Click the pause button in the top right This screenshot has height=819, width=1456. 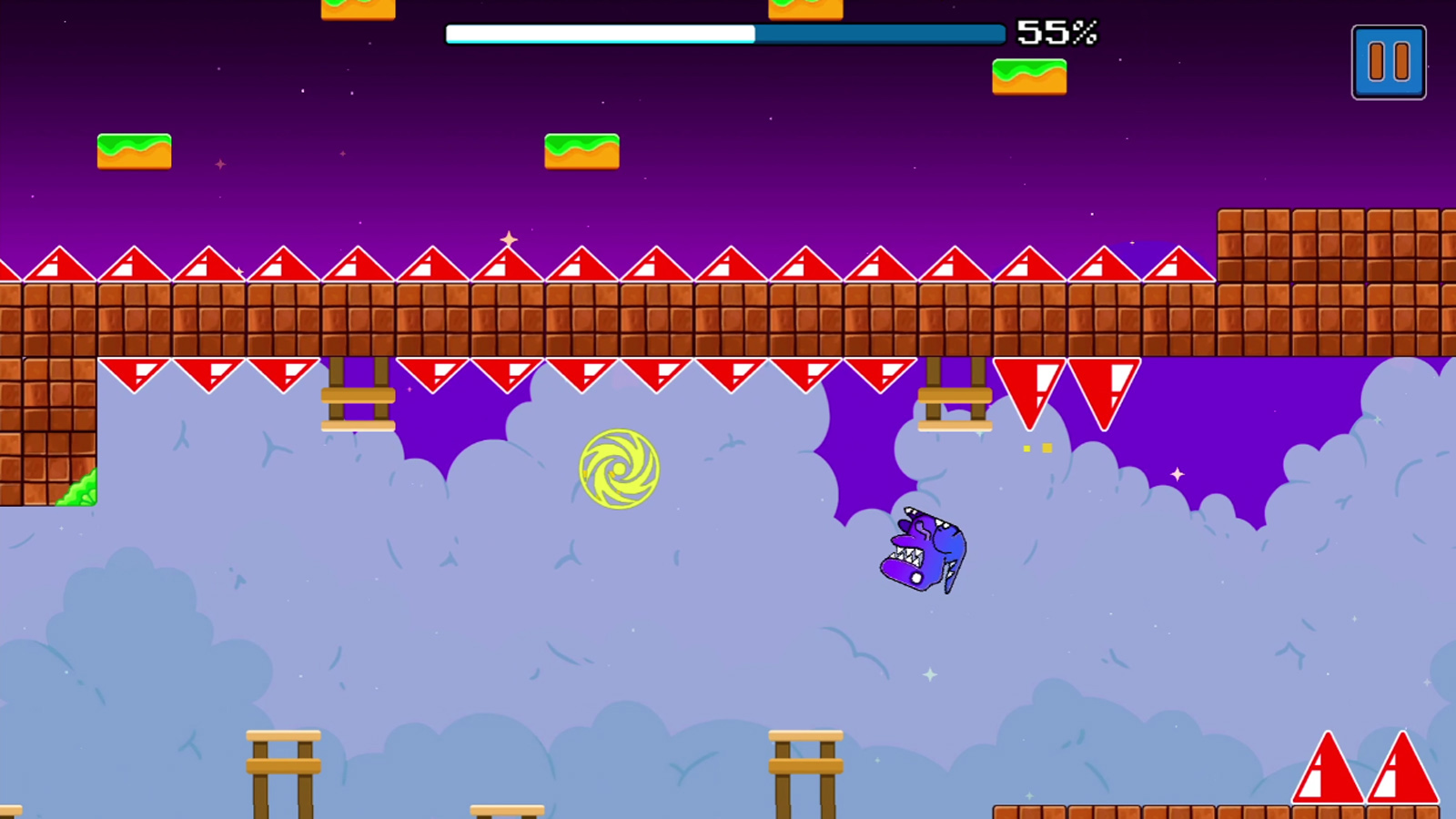coord(1387,64)
